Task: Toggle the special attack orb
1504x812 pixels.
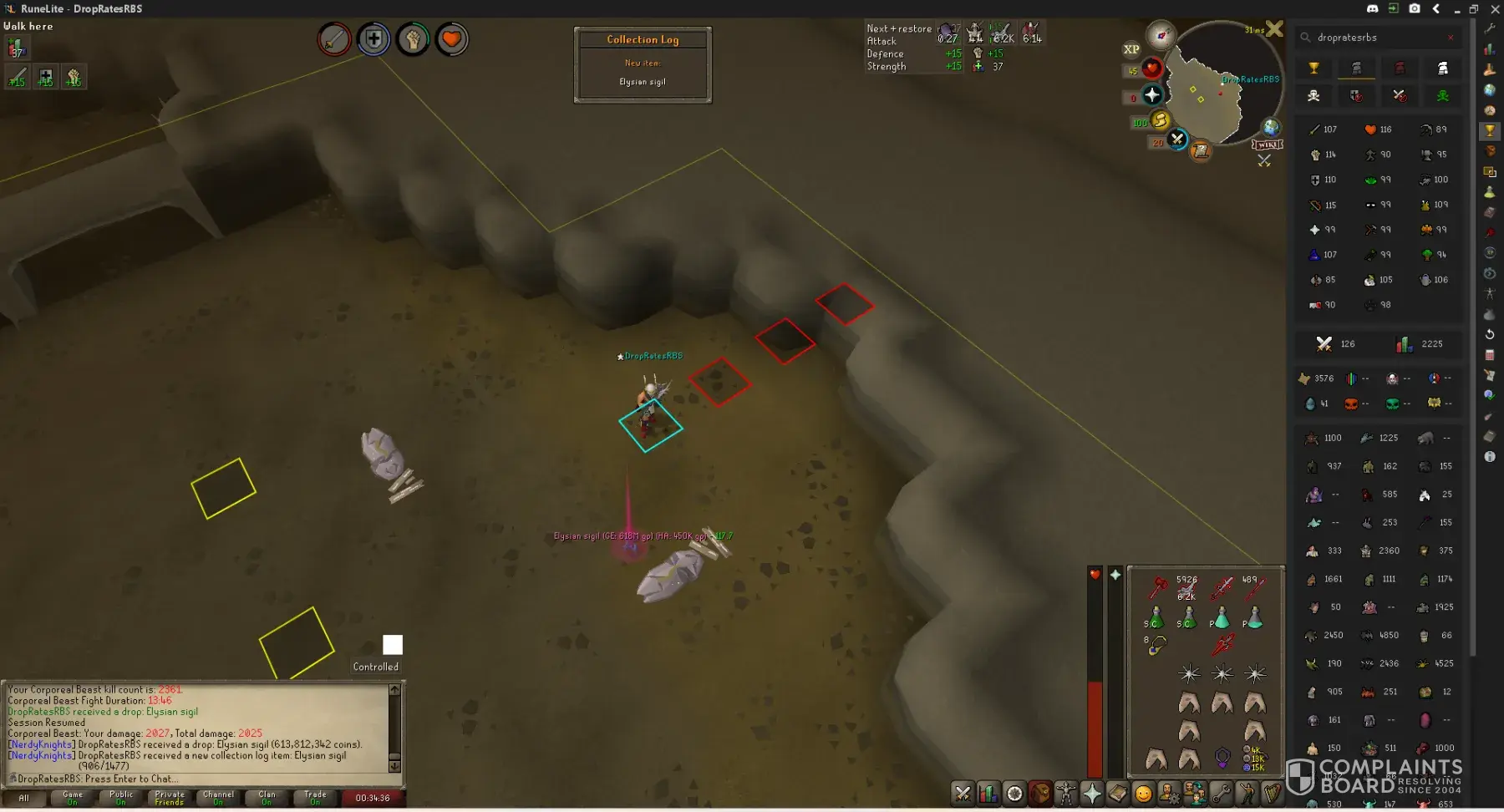Action: point(1177,139)
